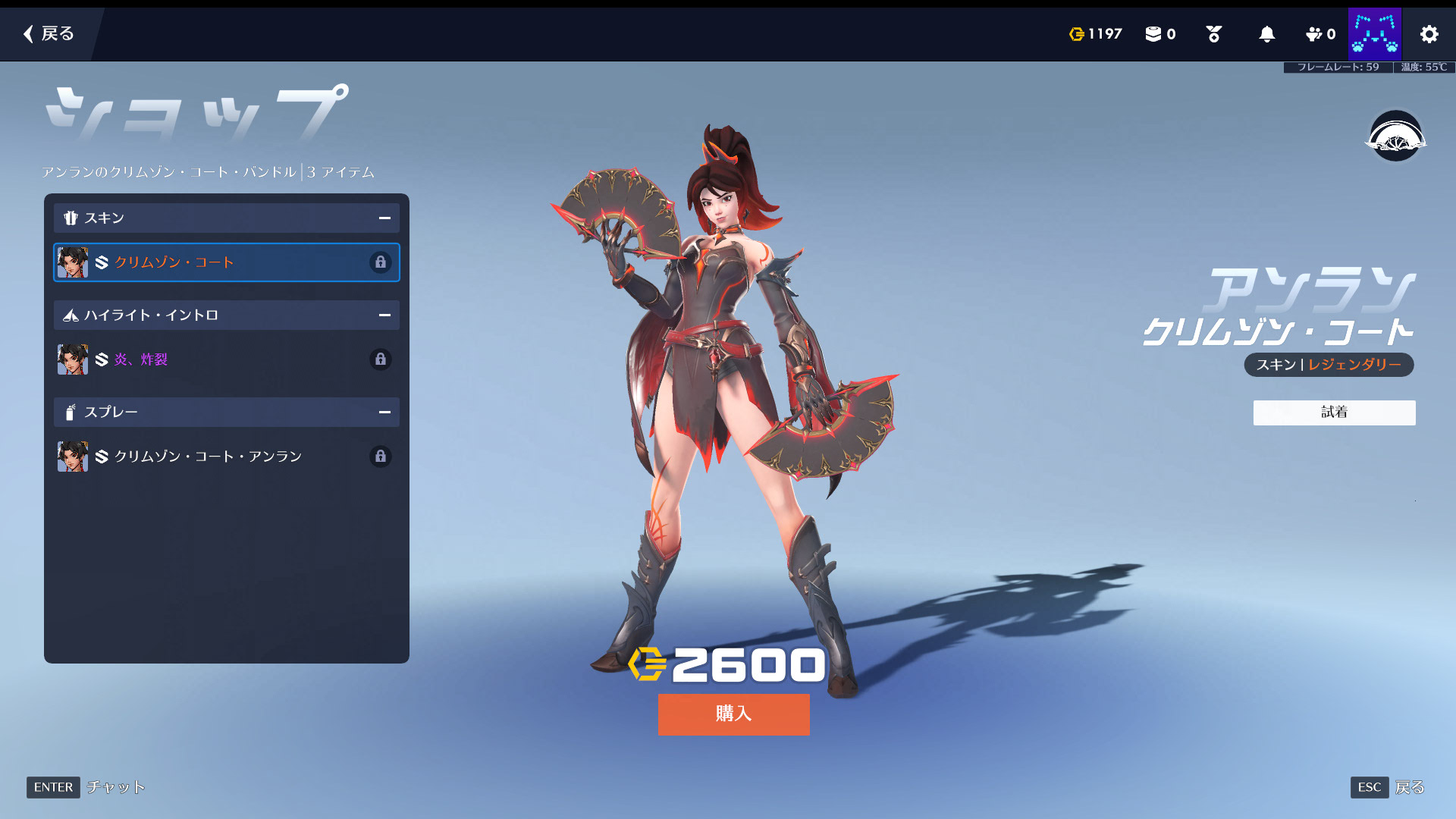The image size is (1456, 819).
Task: Open the player profile avatar
Action: click(1374, 34)
